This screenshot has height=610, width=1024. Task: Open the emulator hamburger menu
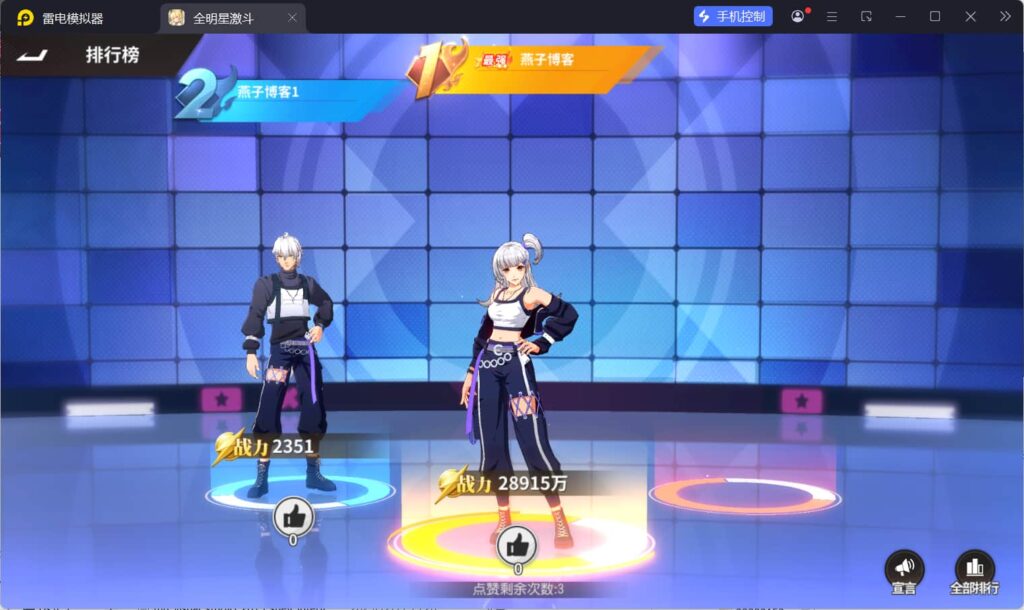[832, 16]
